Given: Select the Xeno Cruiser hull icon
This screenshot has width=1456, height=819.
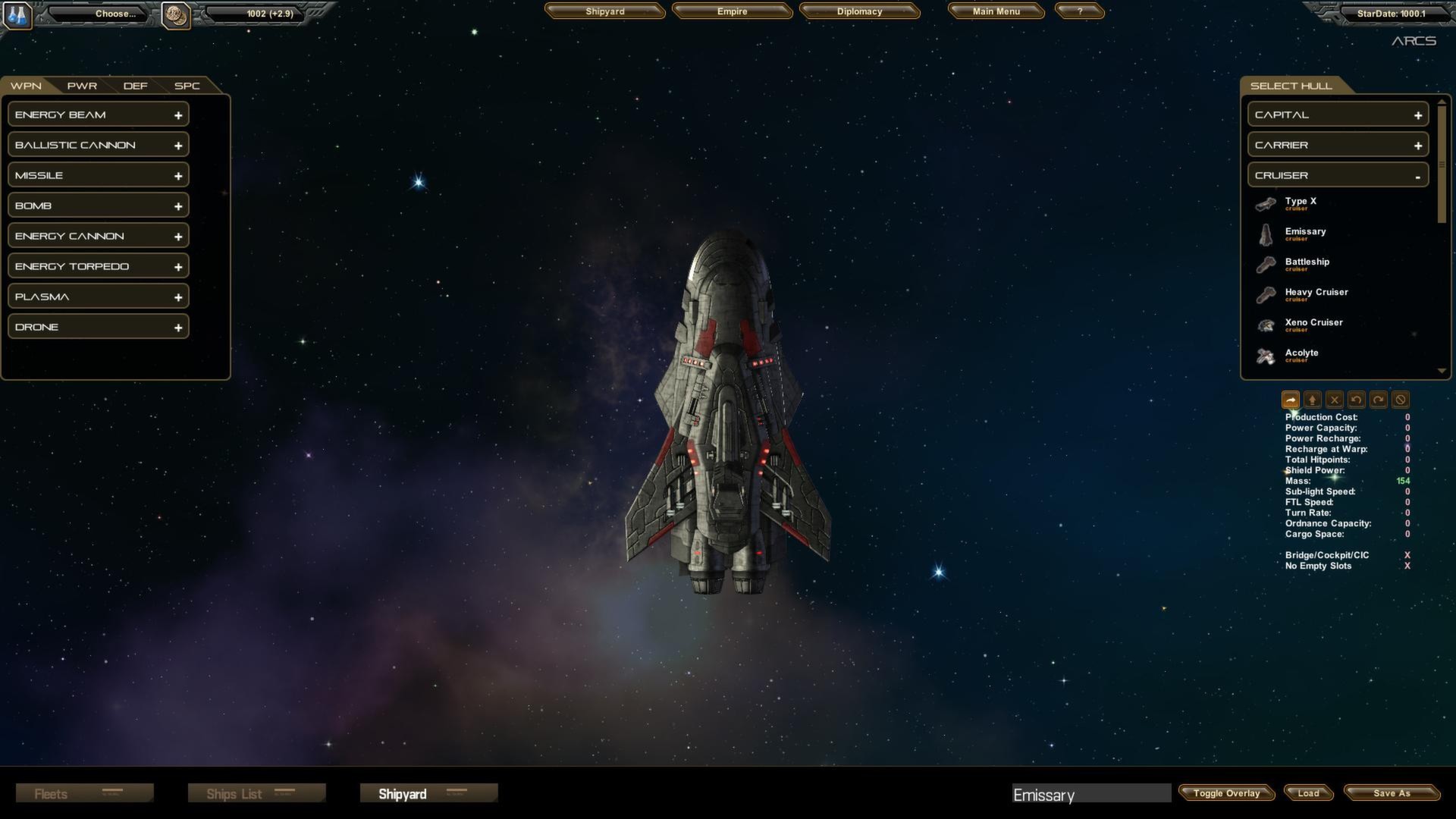Looking at the screenshot, I should pyautogui.click(x=1265, y=325).
